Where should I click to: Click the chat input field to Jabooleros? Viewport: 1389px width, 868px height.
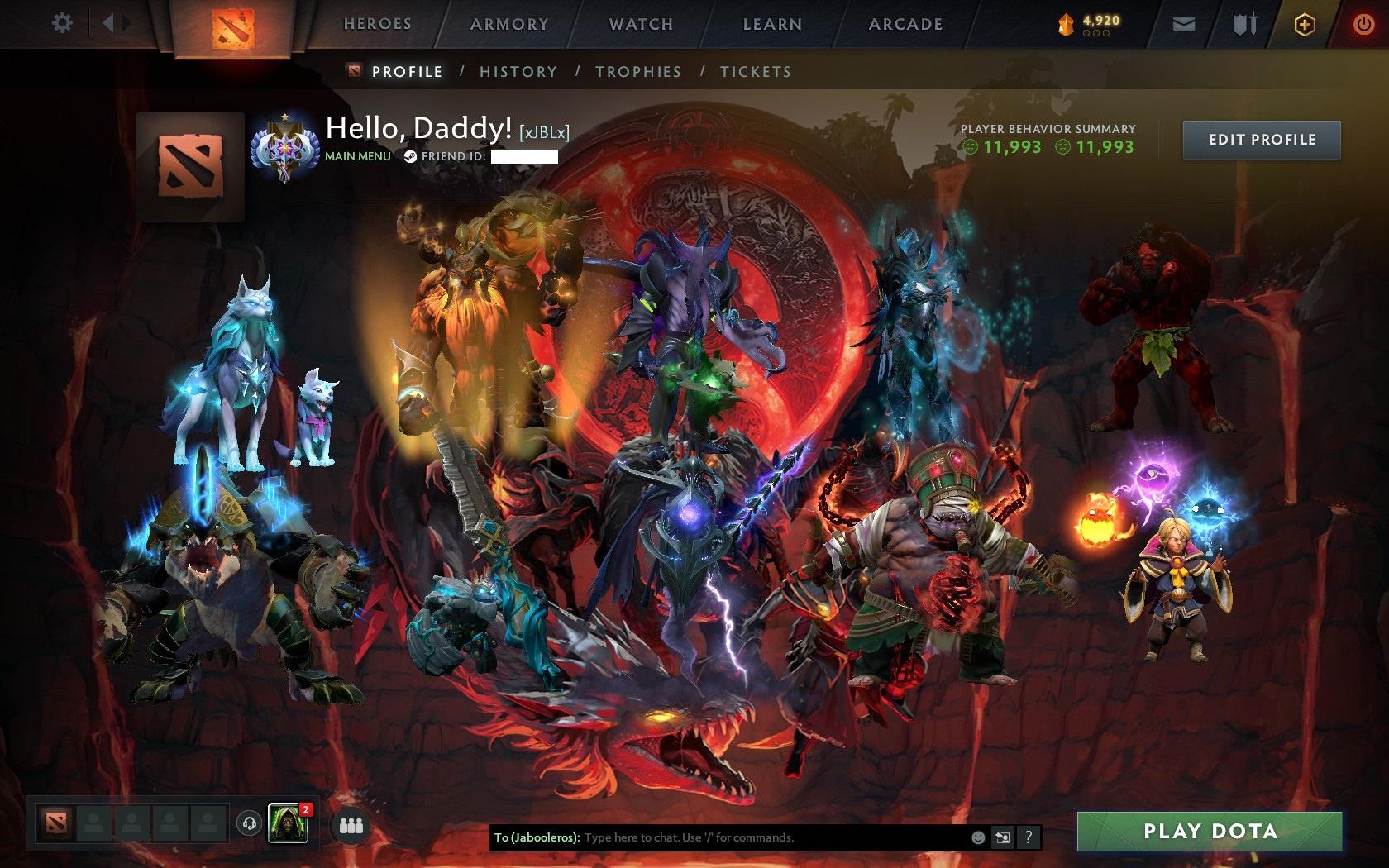(x=744, y=837)
